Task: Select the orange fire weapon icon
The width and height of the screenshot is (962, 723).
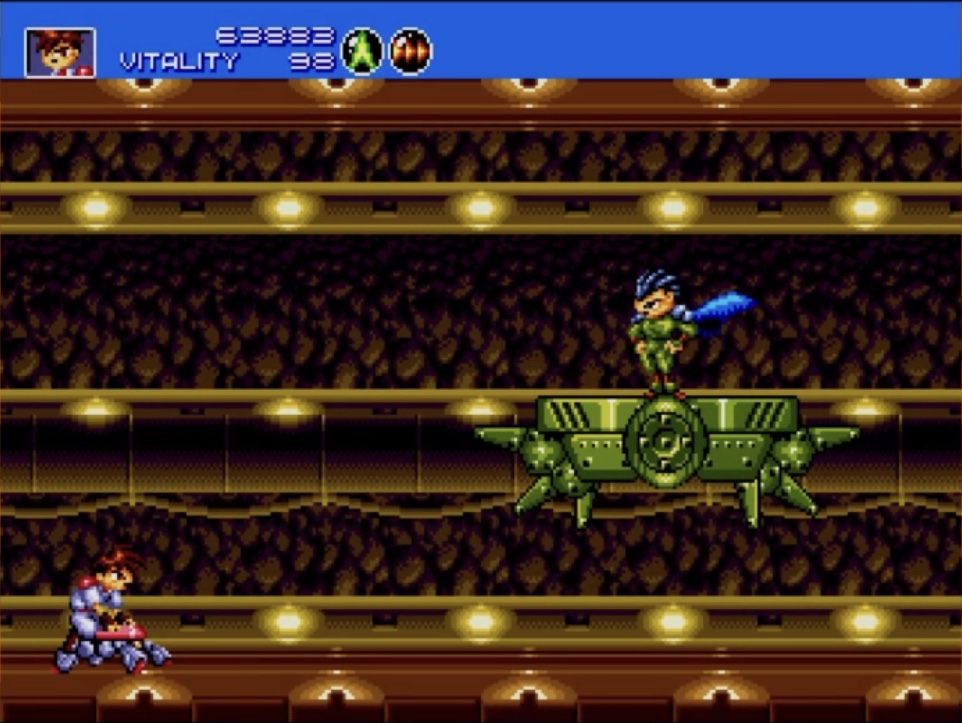Action: pos(410,51)
